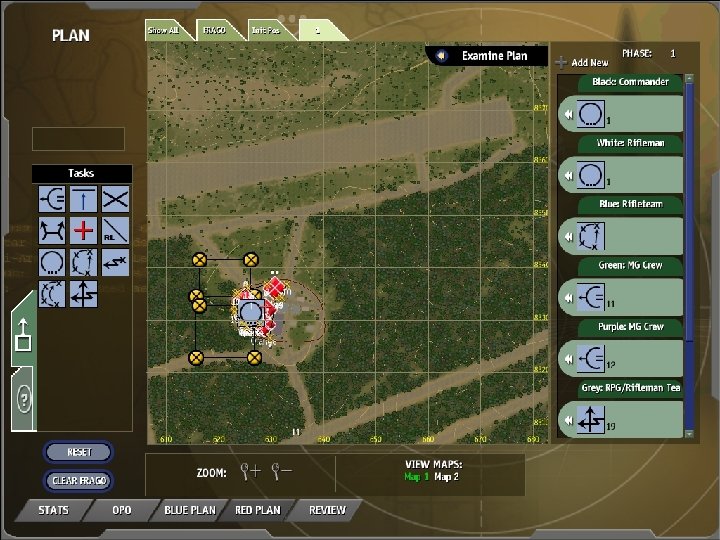Click the Examine Plan button
This screenshot has width=720, height=540.
coord(487,56)
